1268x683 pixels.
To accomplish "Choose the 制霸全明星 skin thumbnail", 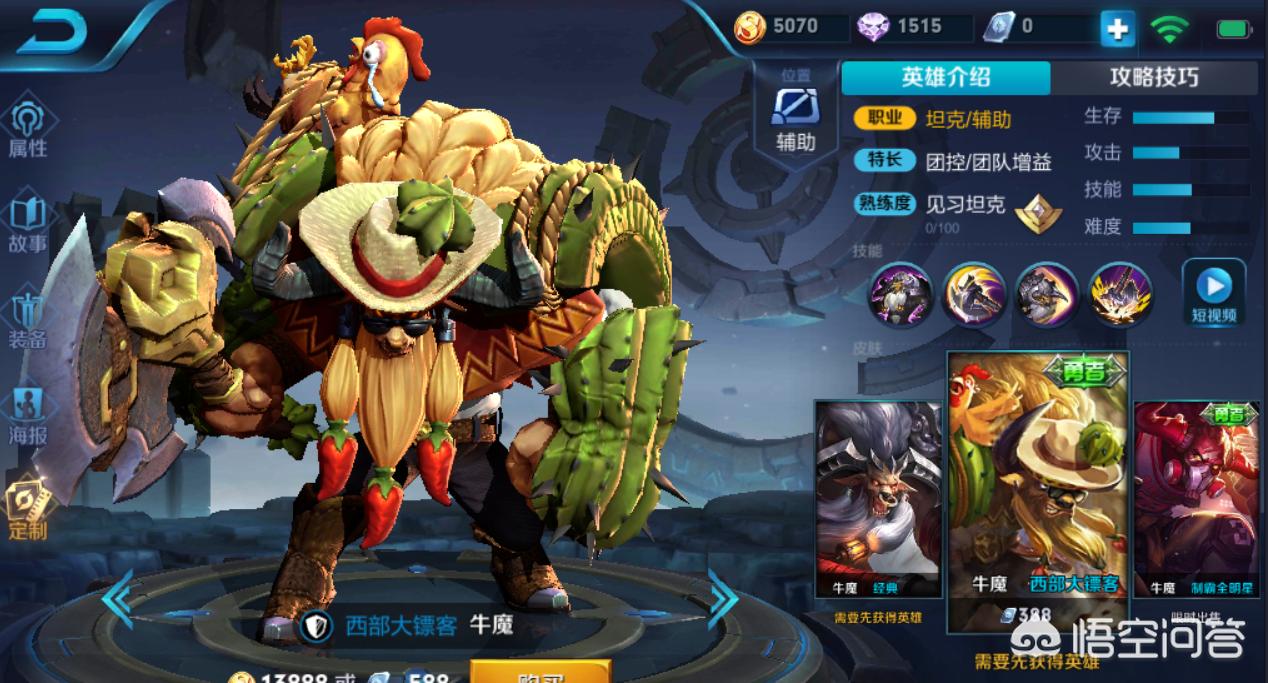I will click(x=1196, y=498).
